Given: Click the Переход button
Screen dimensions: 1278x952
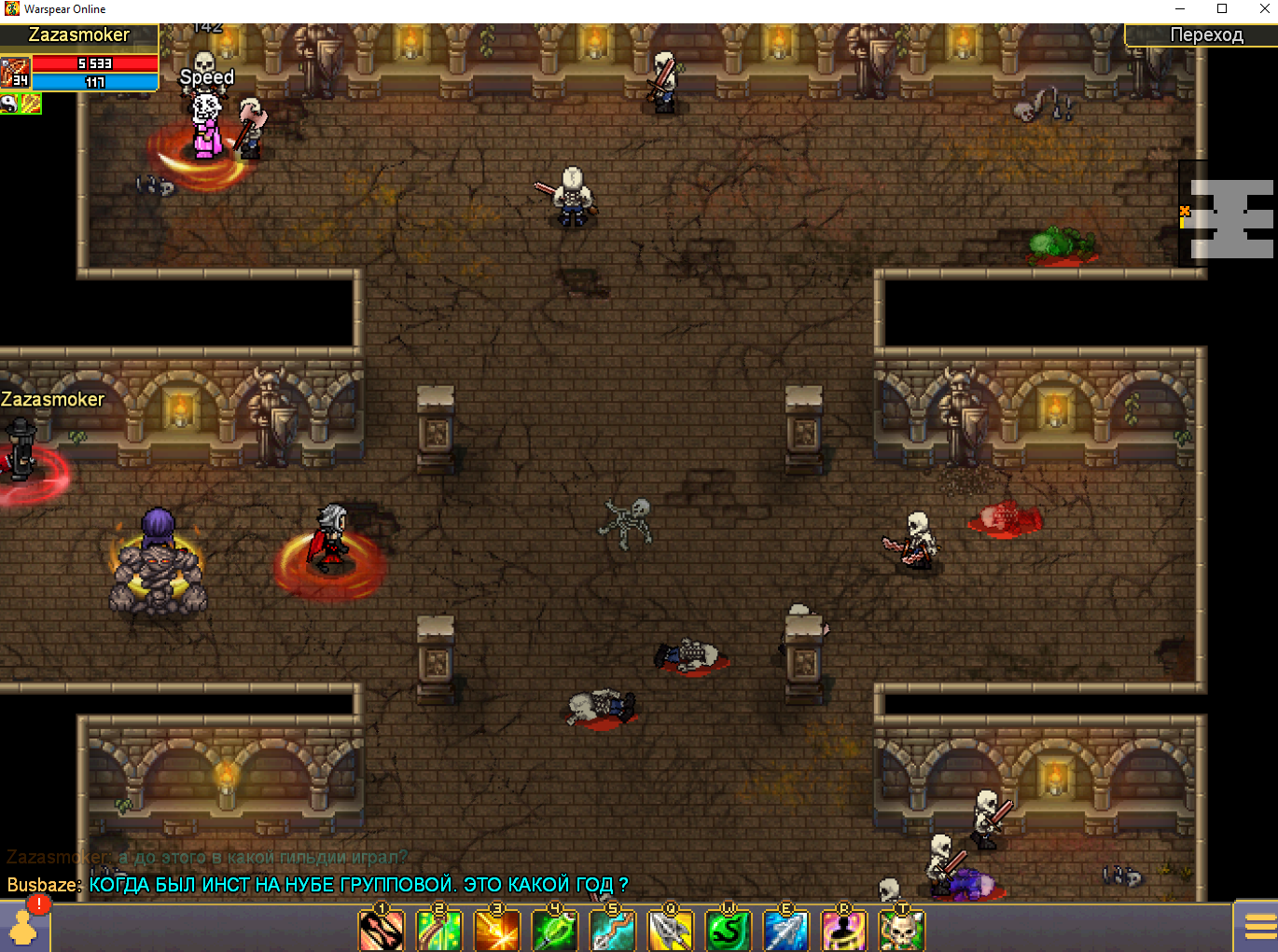Looking at the screenshot, I should (x=1205, y=35).
